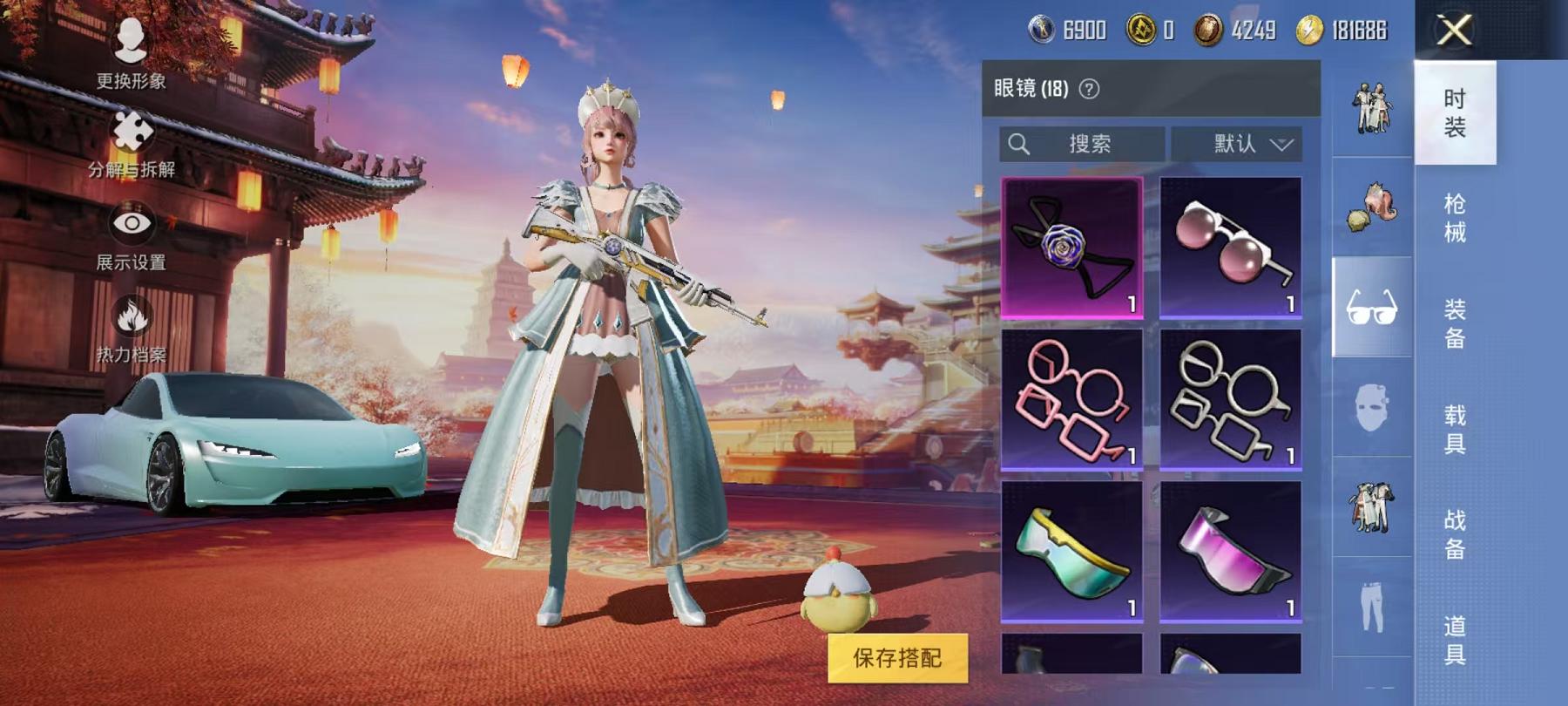Click the gold coin currency icon

[1141, 28]
